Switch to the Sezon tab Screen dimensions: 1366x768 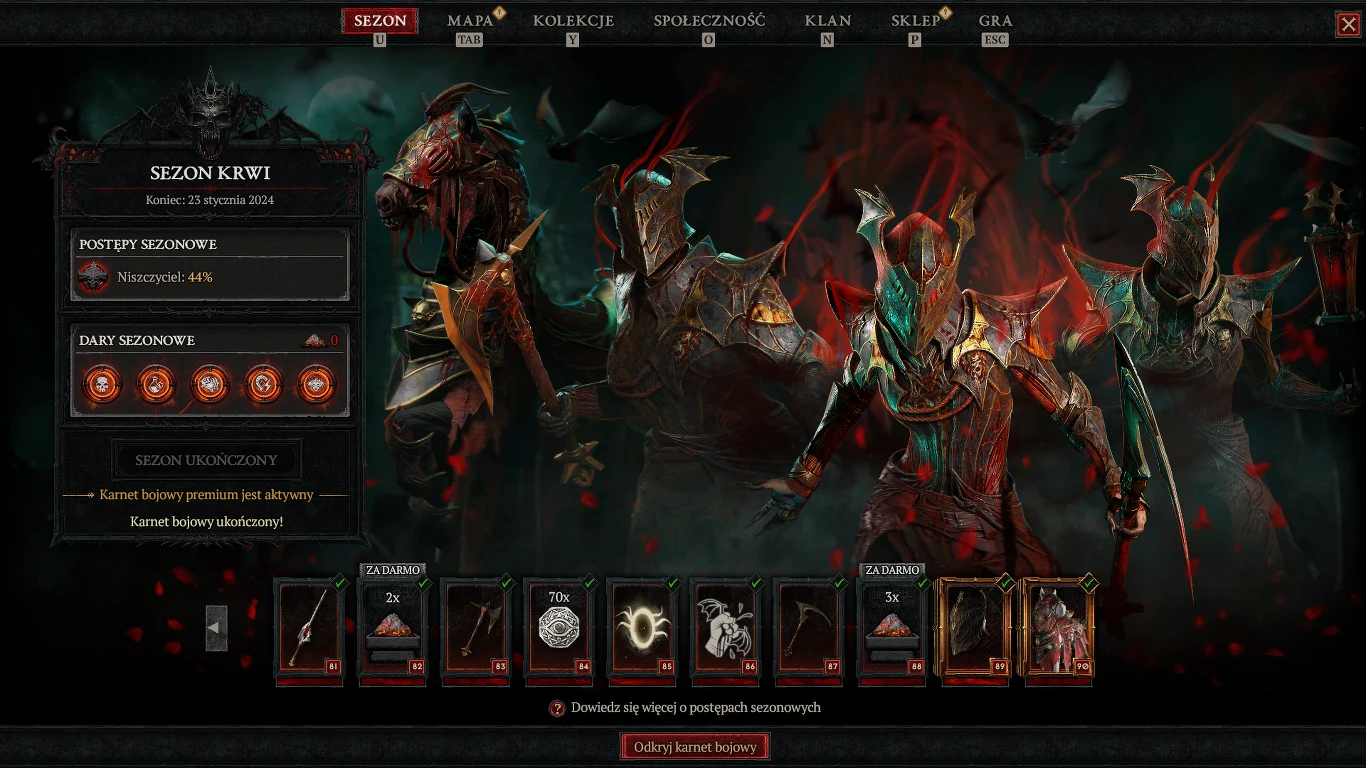click(x=380, y=21)
